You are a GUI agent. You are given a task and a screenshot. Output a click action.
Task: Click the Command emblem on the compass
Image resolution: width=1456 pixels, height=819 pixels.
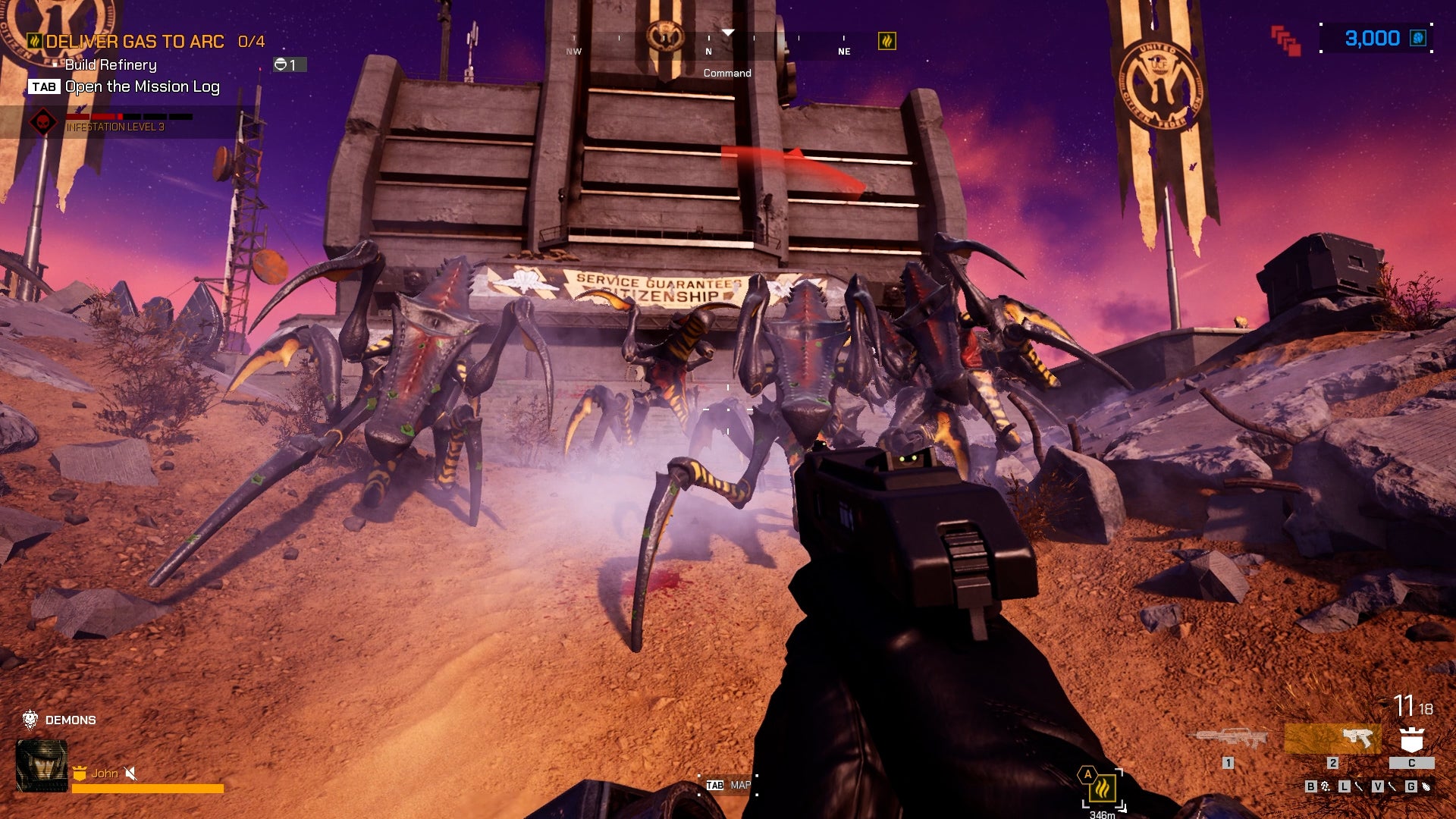coord(664,36)
